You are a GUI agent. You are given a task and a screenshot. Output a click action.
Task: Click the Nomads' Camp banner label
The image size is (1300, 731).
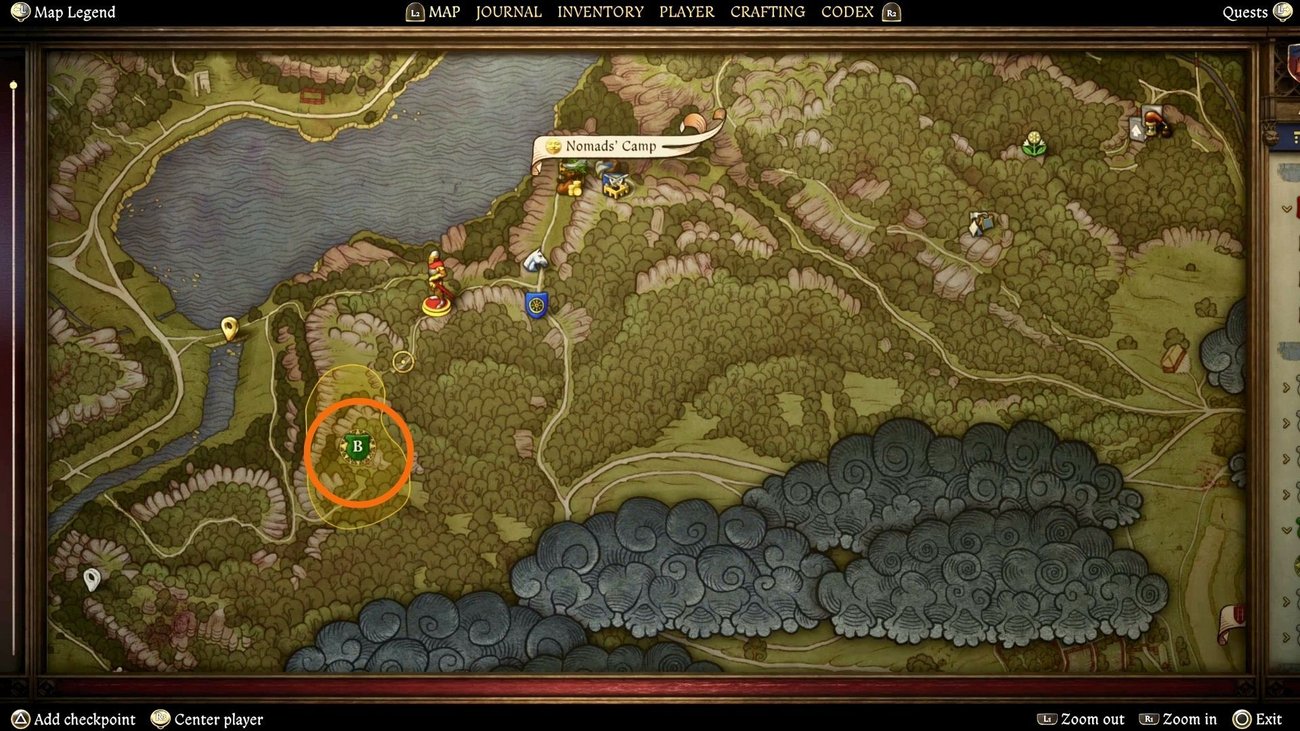pyautogui.click(x=612, y=145)
